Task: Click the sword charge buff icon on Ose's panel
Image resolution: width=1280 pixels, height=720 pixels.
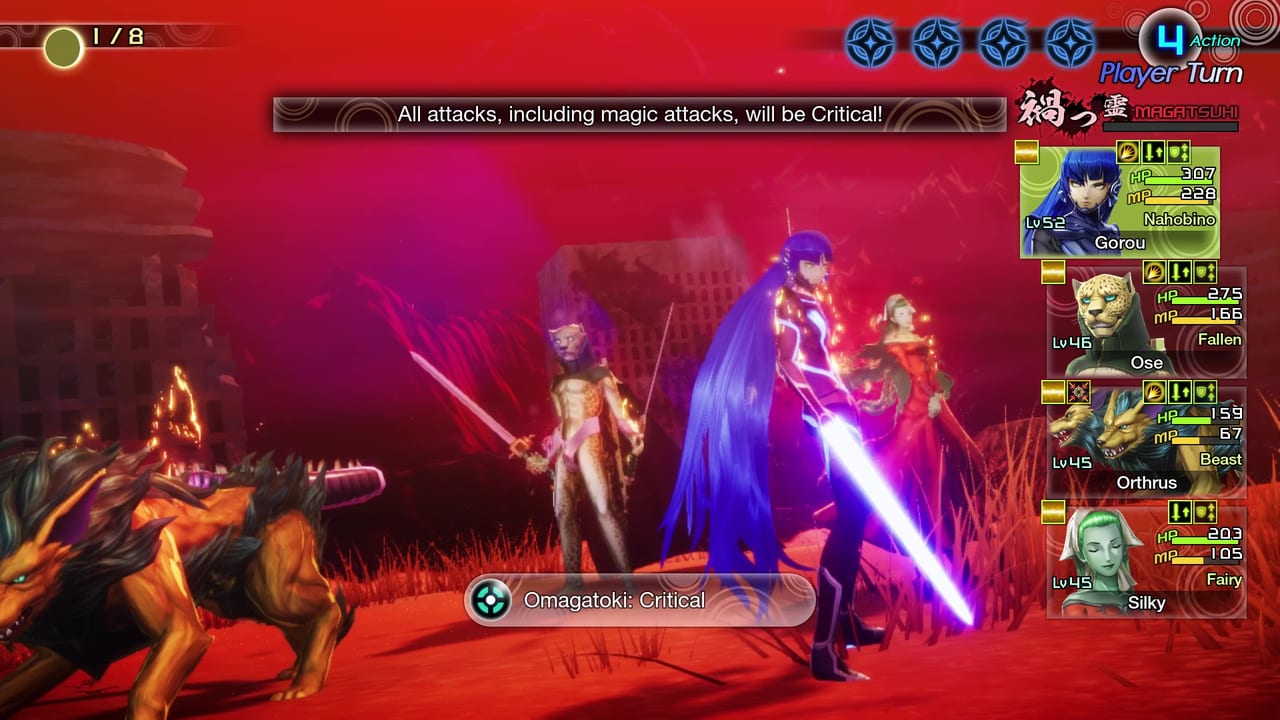Action: click(1153, 274)
